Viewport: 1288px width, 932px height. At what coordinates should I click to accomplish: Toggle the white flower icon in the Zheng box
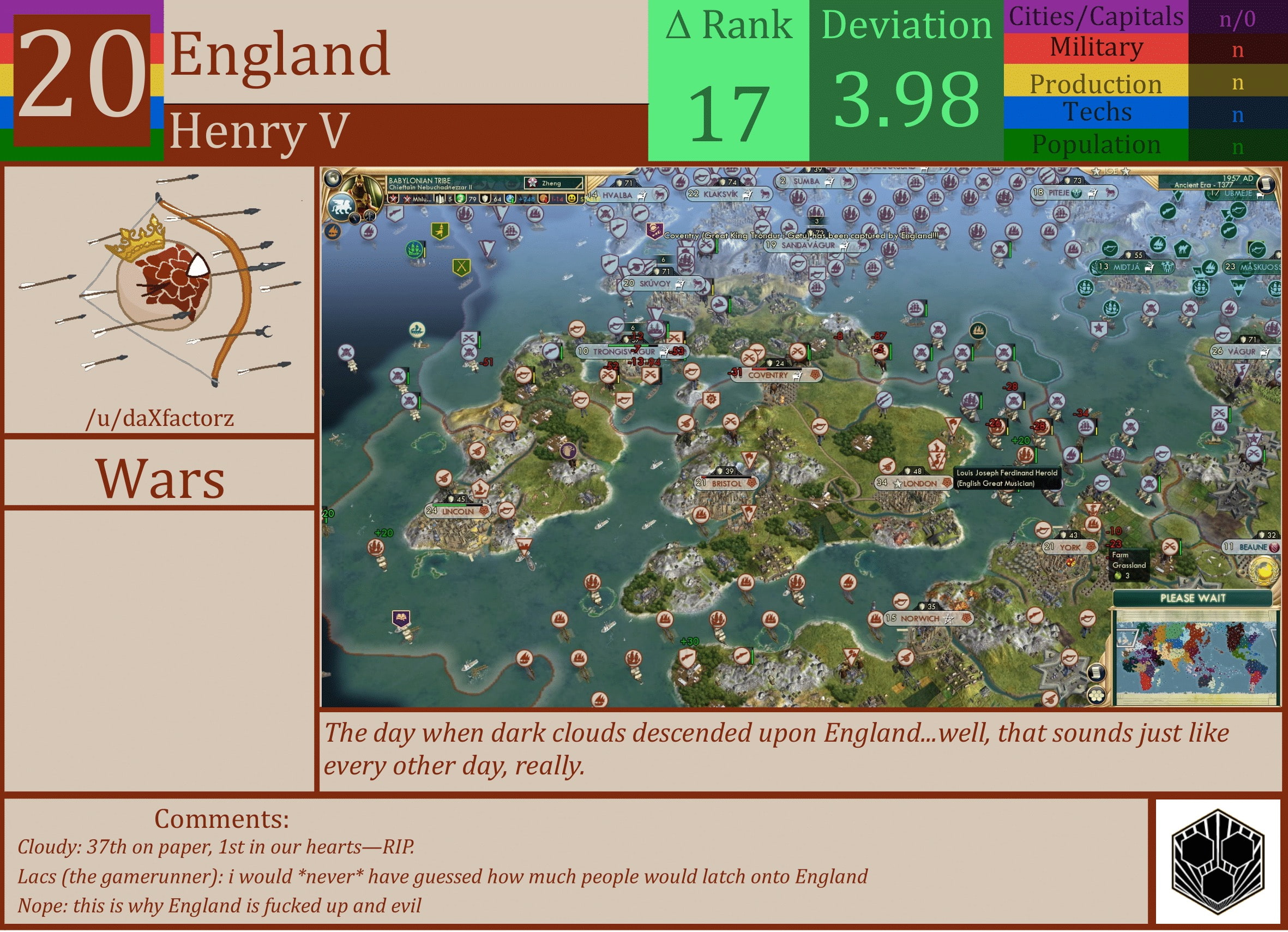click(x=533, y=182)
